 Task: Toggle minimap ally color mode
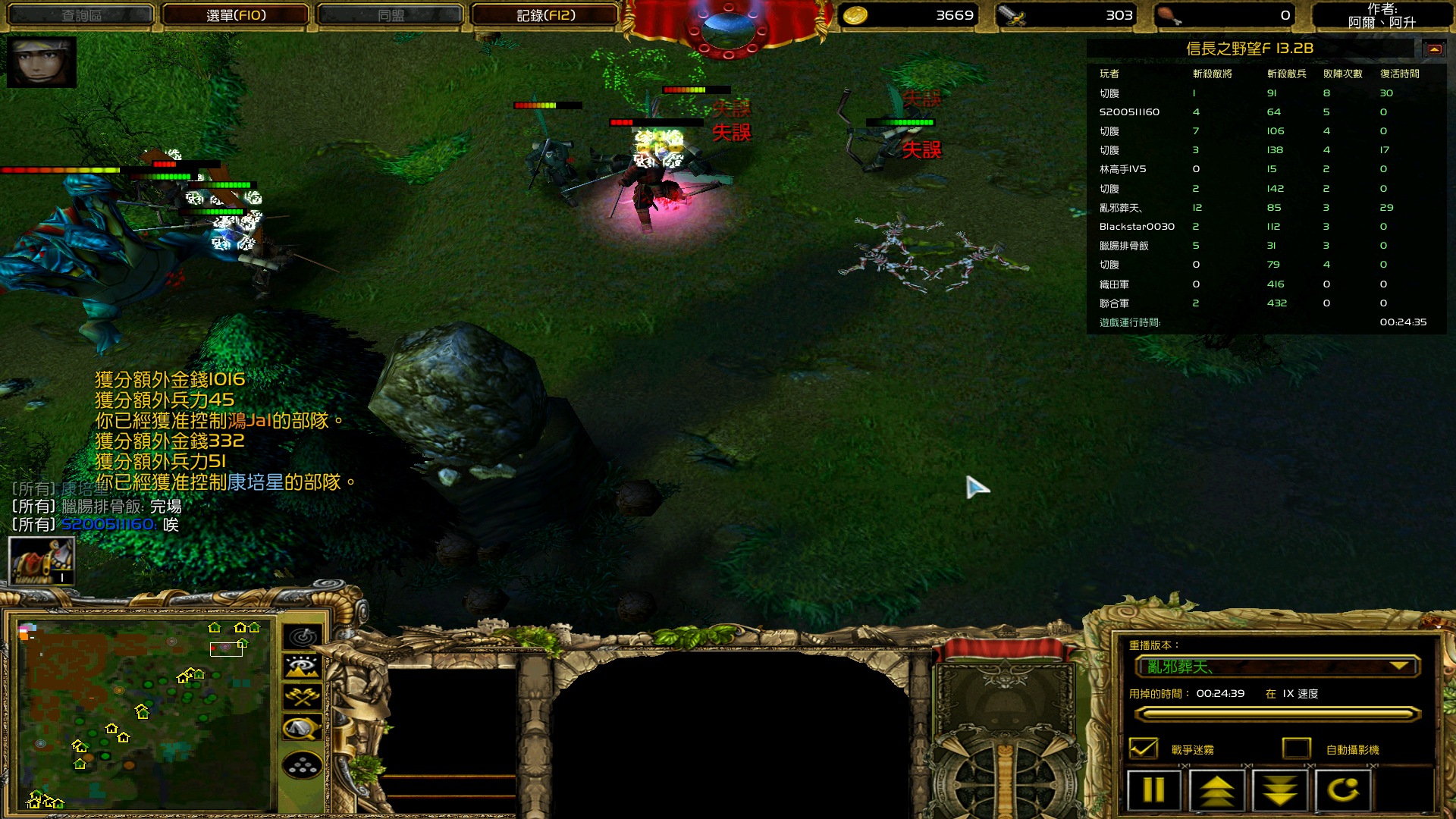(303, 698)
